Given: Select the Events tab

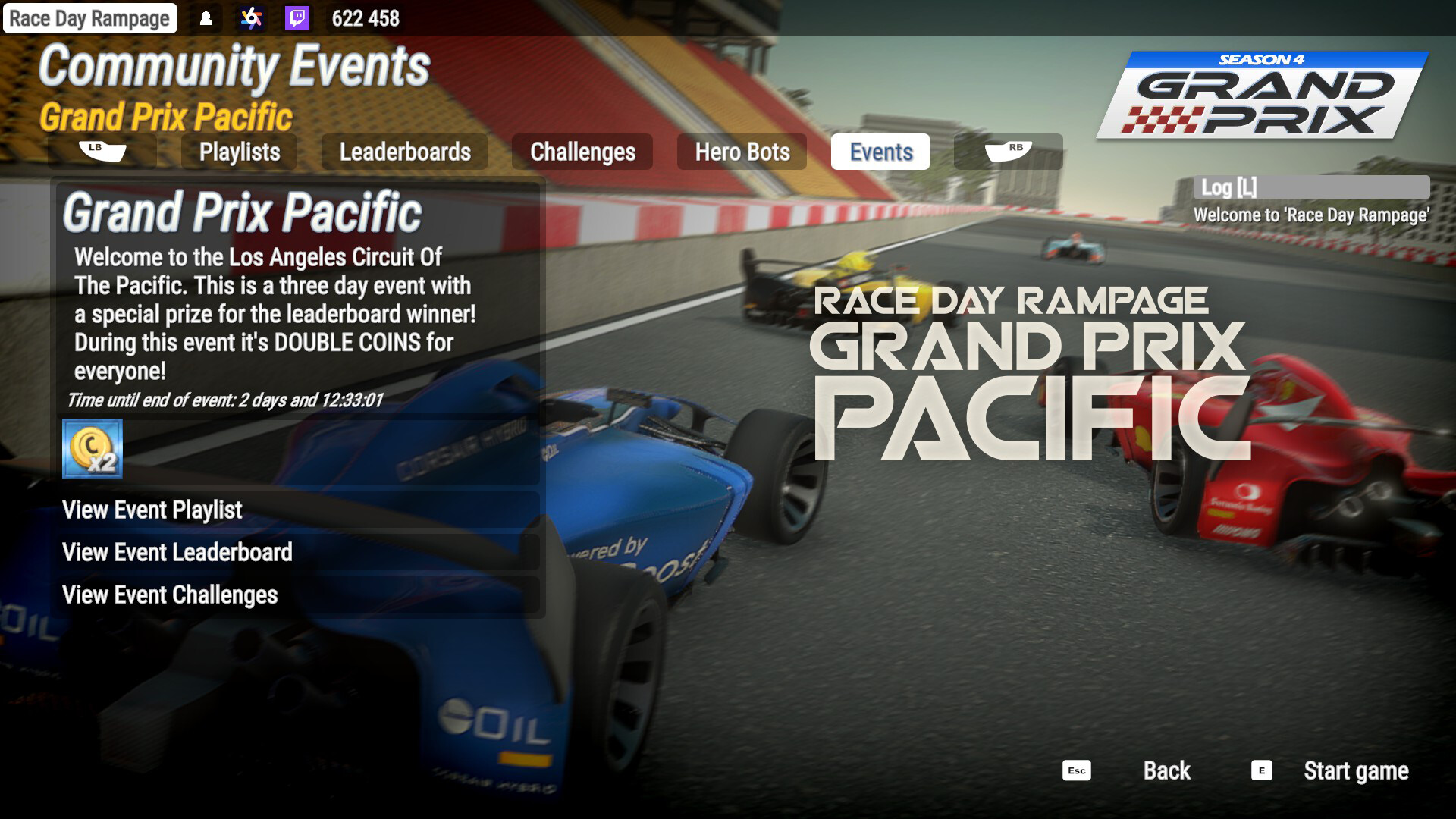Looking at the screenshot, I should coord(880,152).
